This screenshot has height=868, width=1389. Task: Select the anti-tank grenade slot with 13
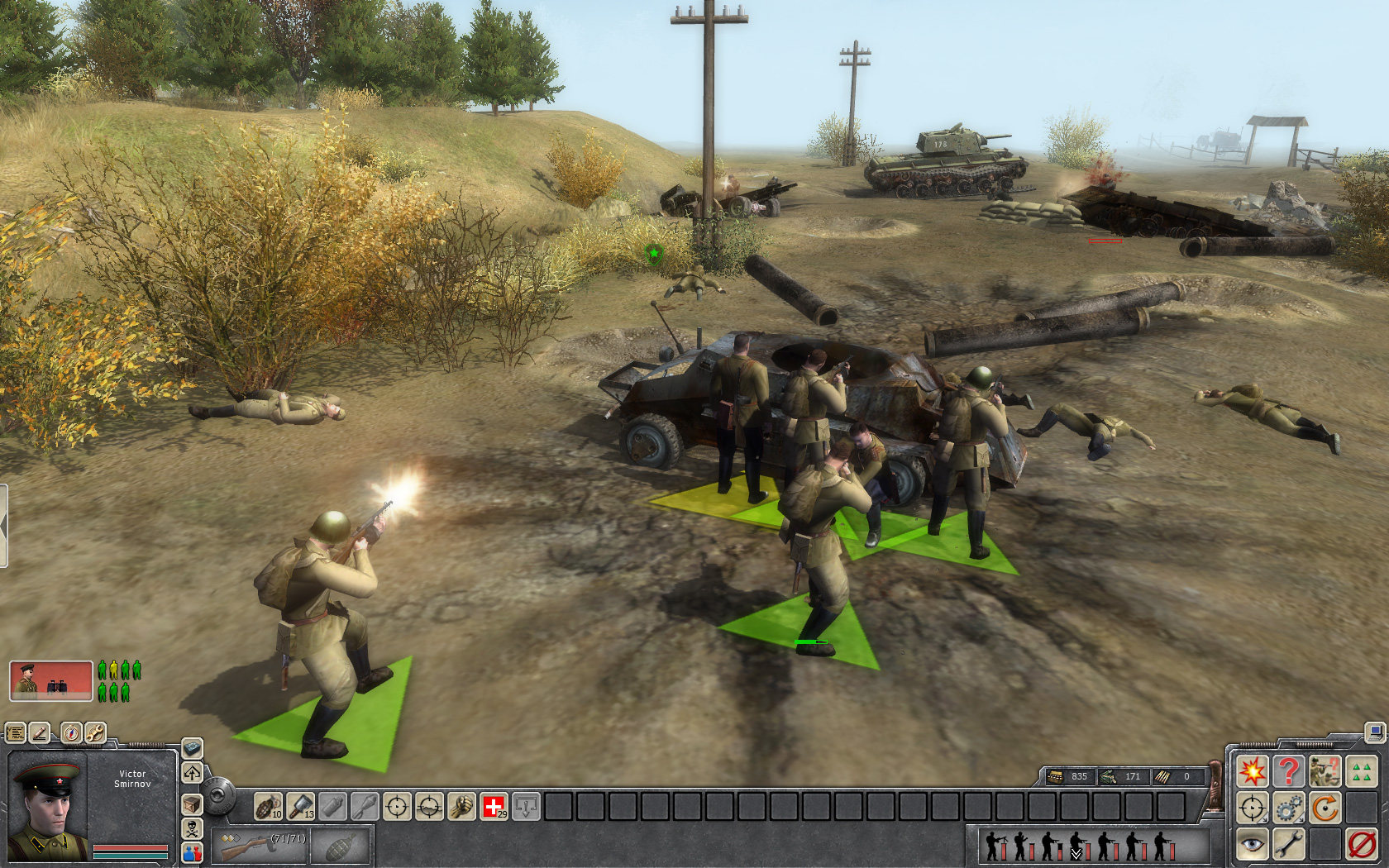pos(300,806)
